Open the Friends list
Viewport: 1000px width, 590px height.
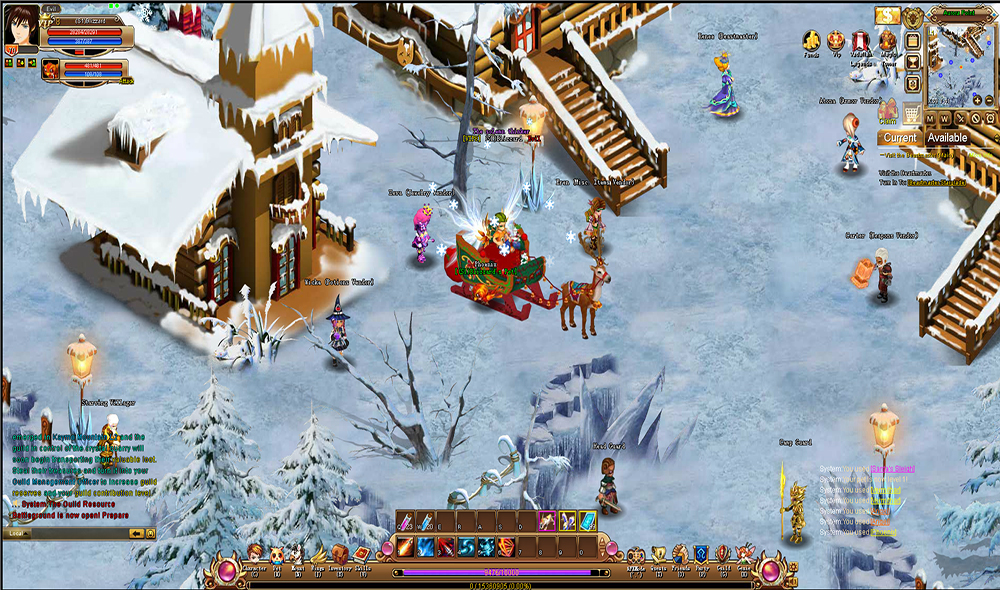pos(680,552)
